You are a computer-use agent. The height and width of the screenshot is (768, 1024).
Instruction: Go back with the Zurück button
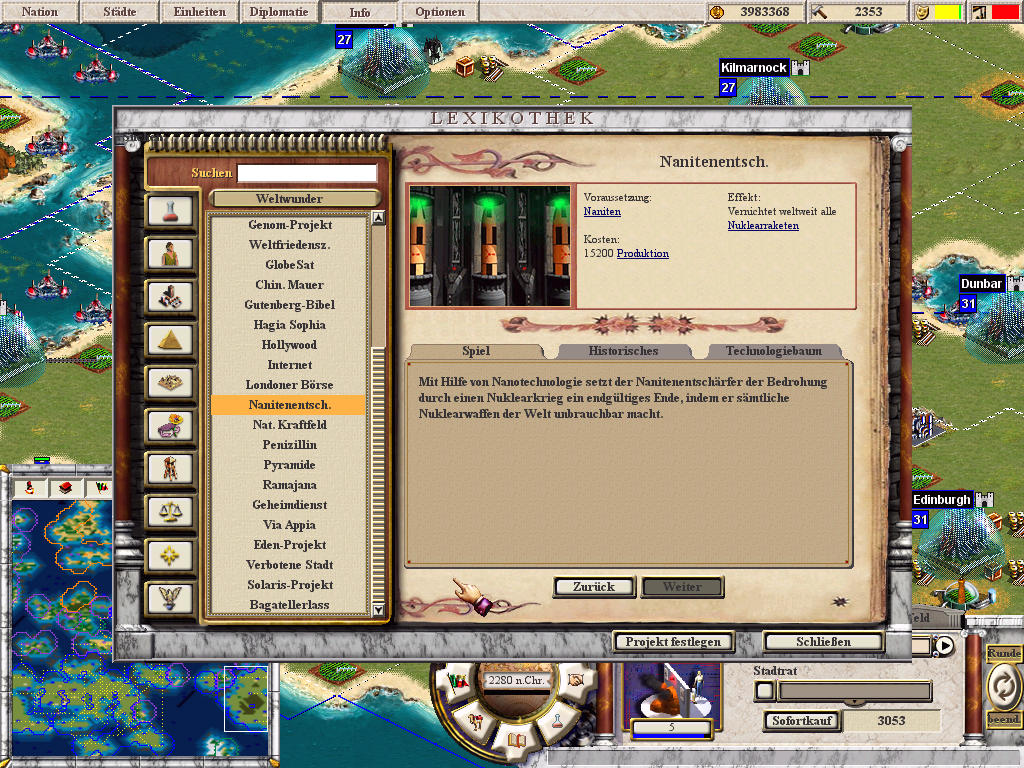coord(594,587)
